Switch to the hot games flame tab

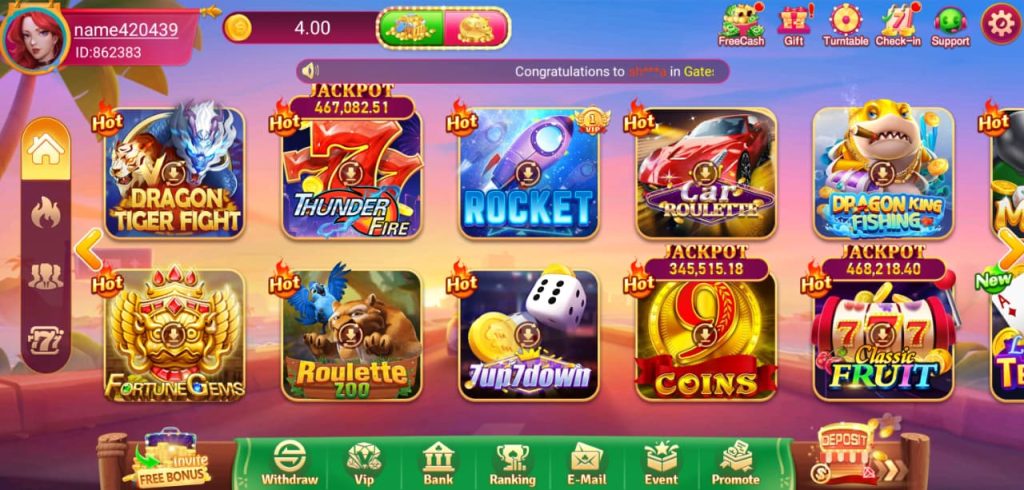[x=46, y=211]
